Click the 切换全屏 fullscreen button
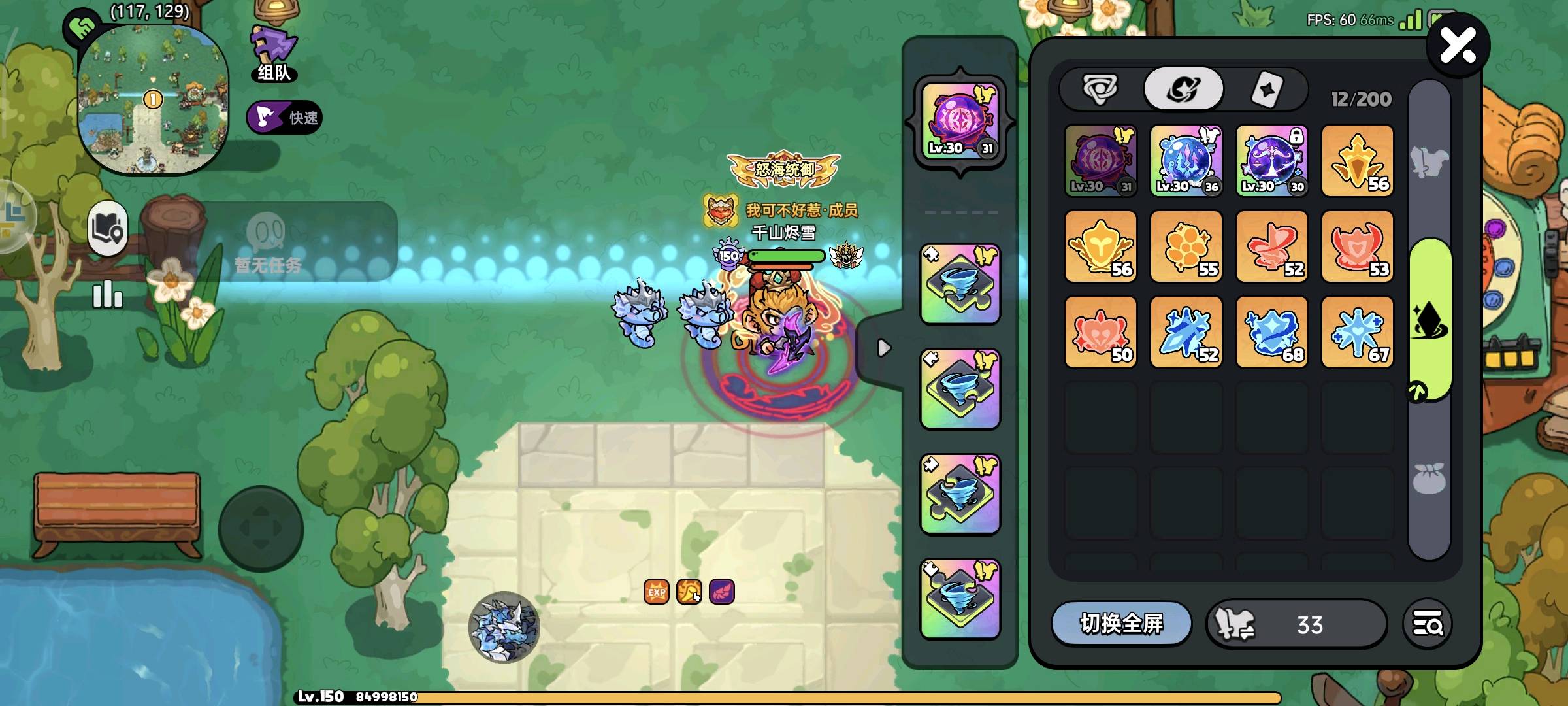This screenshot has height=706, width=1568. pyautogui.click(x=1121, y=624)
